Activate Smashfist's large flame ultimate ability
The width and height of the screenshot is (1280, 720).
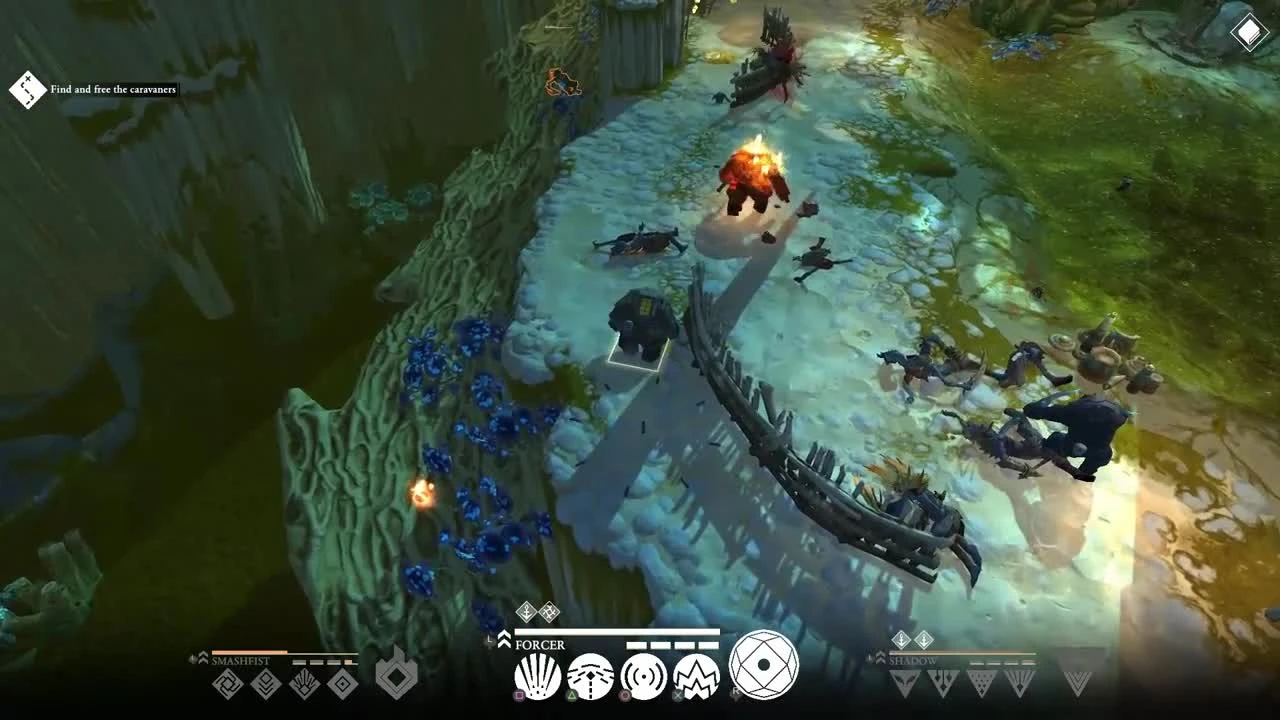pyautogui.click(x=397, y=680)
